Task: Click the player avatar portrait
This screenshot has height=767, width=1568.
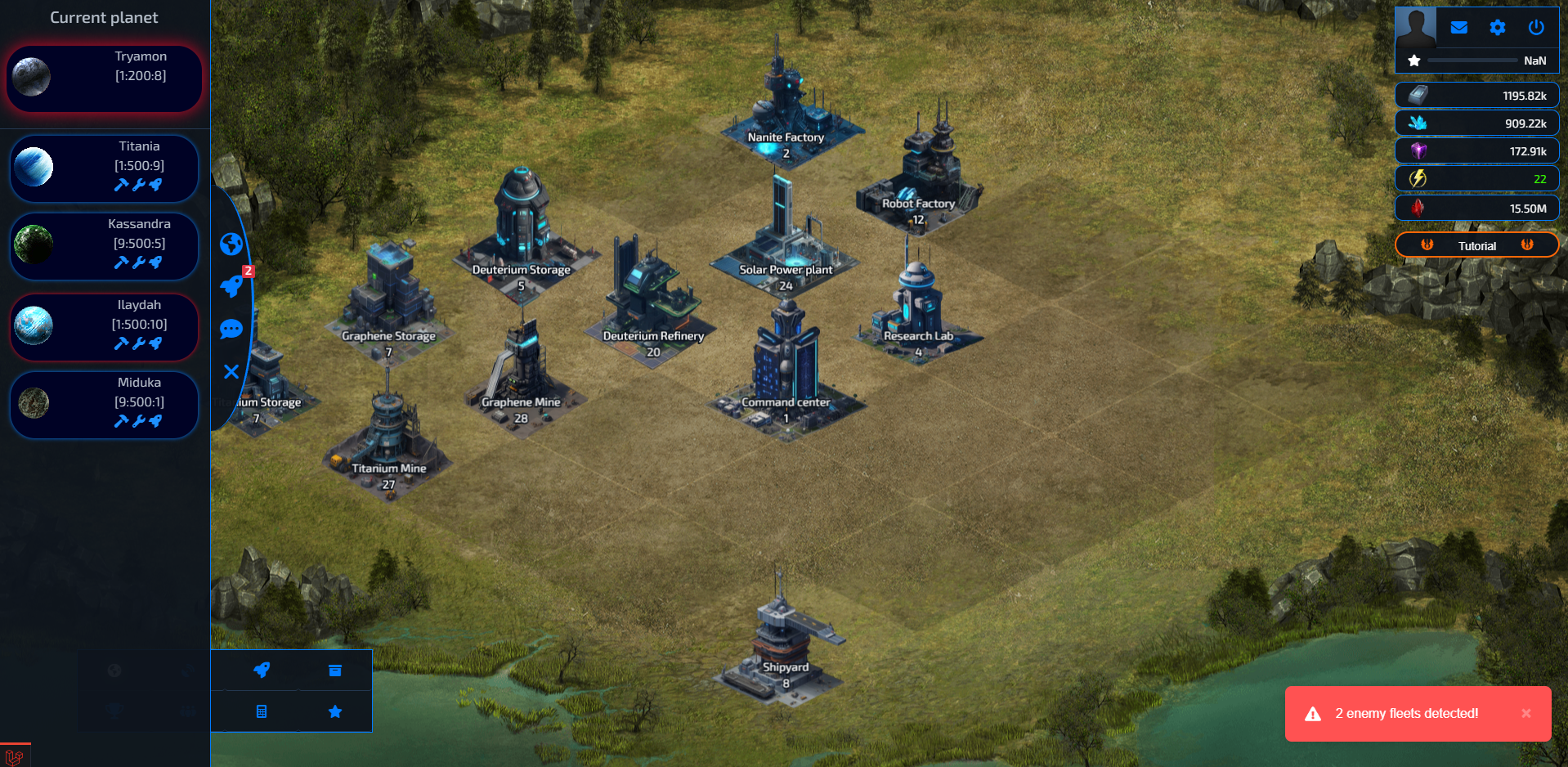Action: point(1415,27)
